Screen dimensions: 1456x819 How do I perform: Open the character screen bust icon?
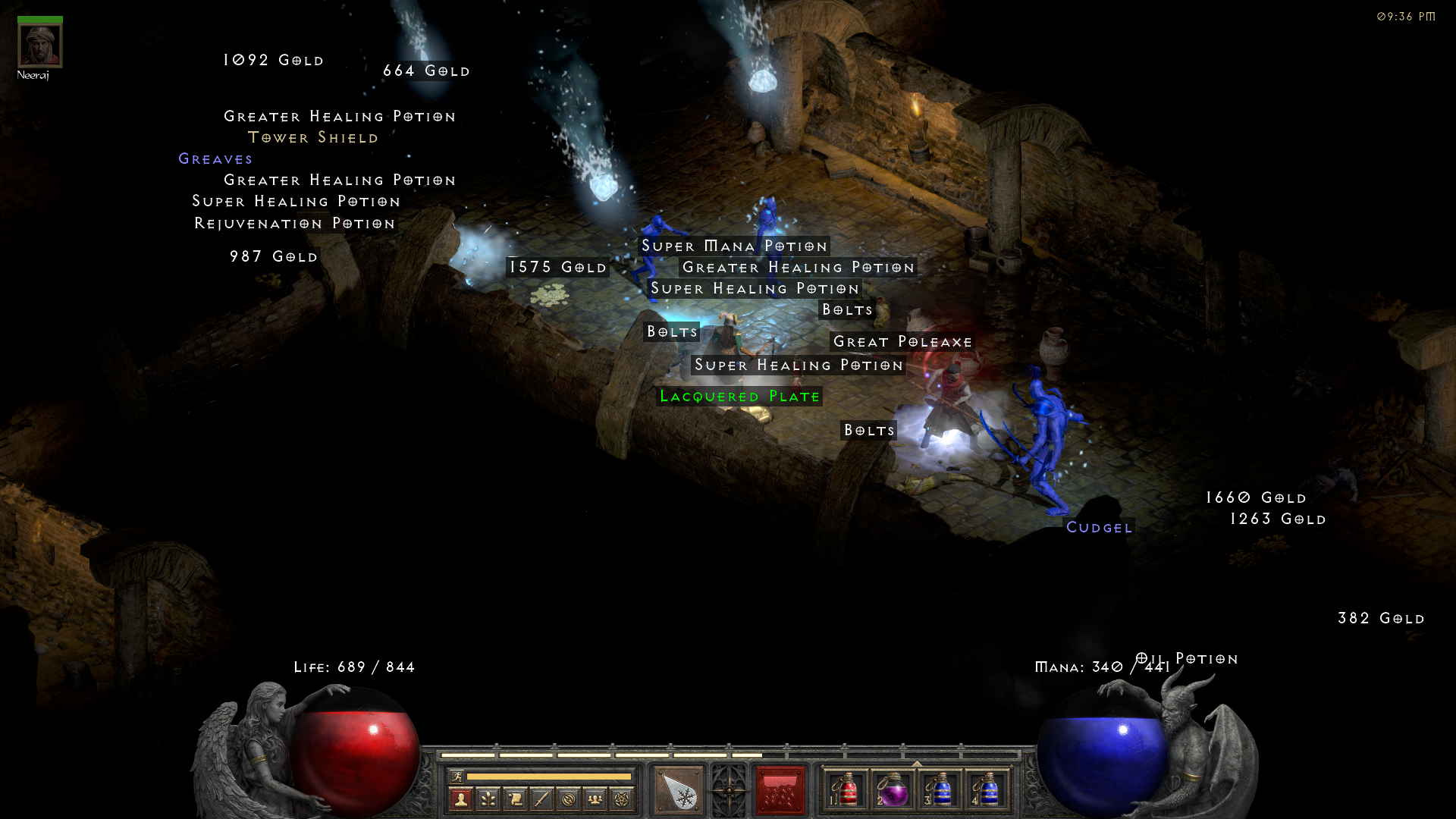click(460, 799)
